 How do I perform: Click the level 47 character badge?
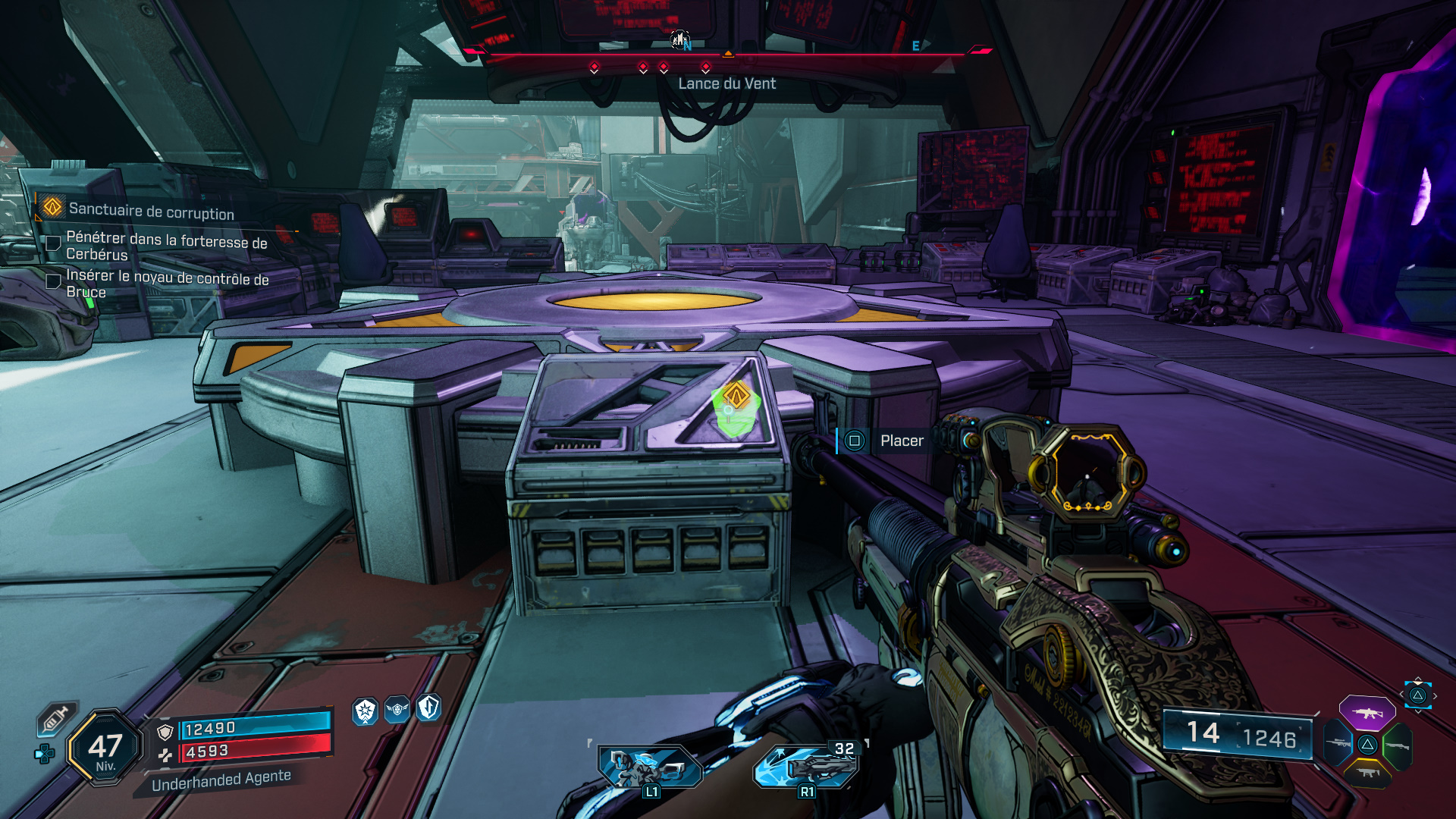coord(105,748)
